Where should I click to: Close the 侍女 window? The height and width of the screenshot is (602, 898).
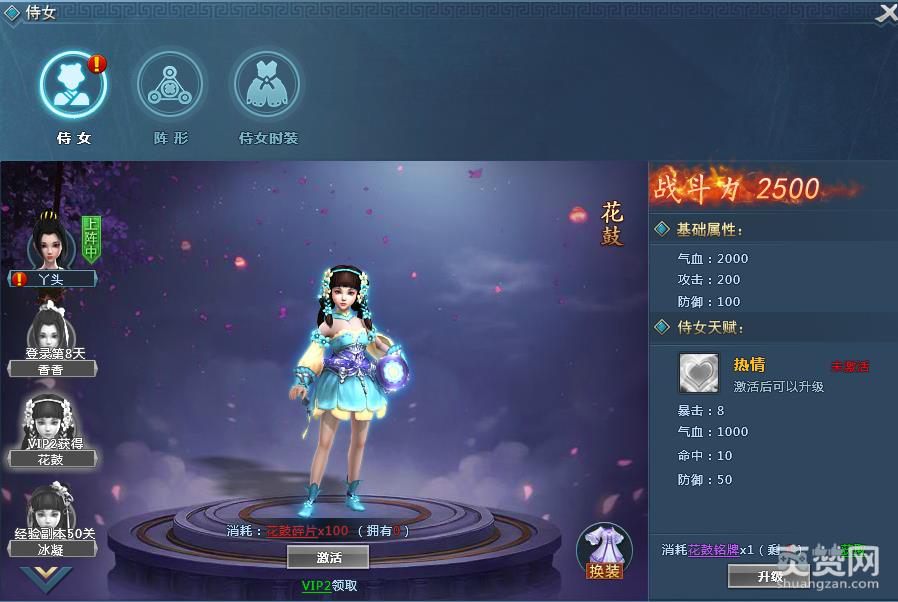886,13
